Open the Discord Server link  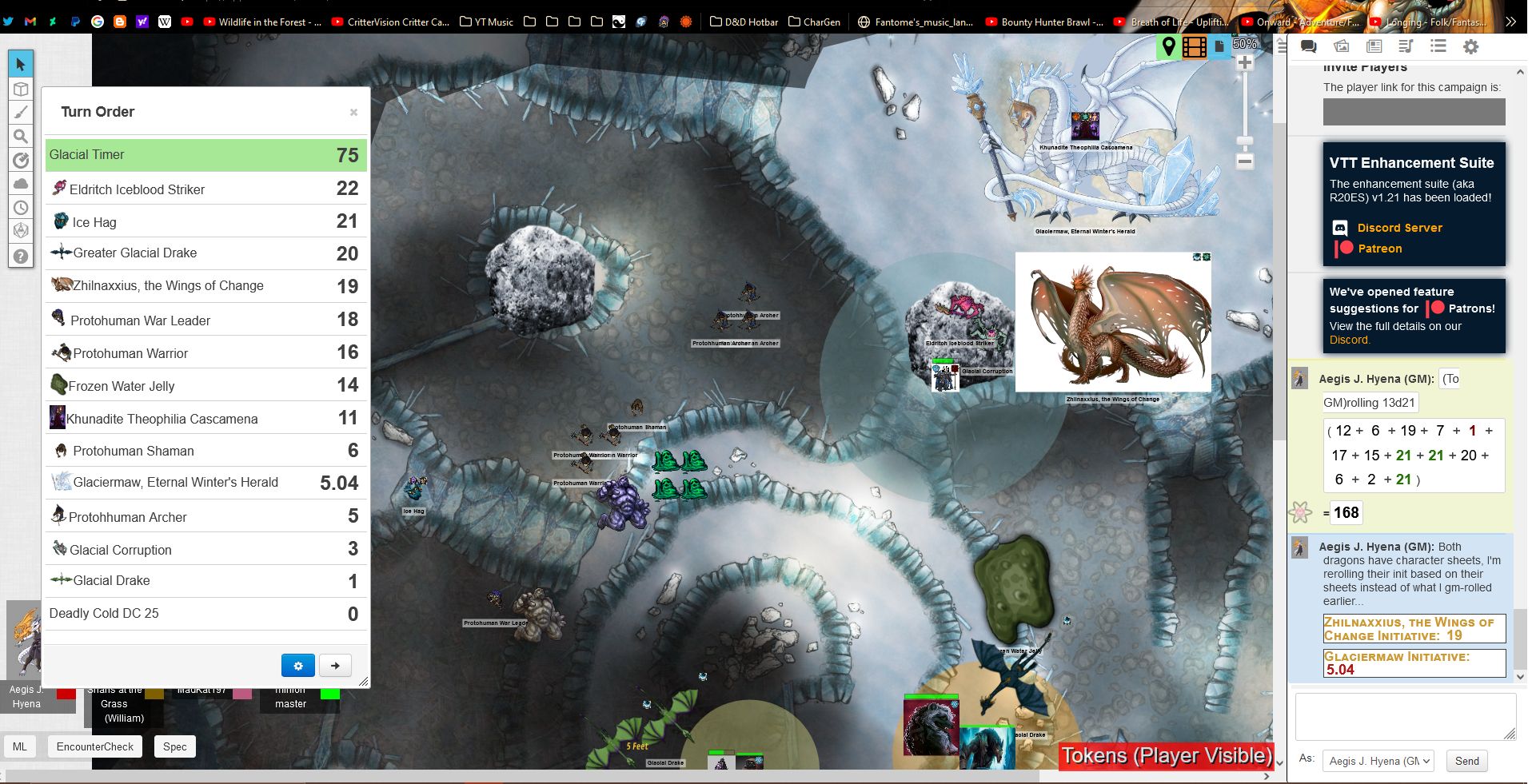pyautogui.click(x=1399, y=228)
